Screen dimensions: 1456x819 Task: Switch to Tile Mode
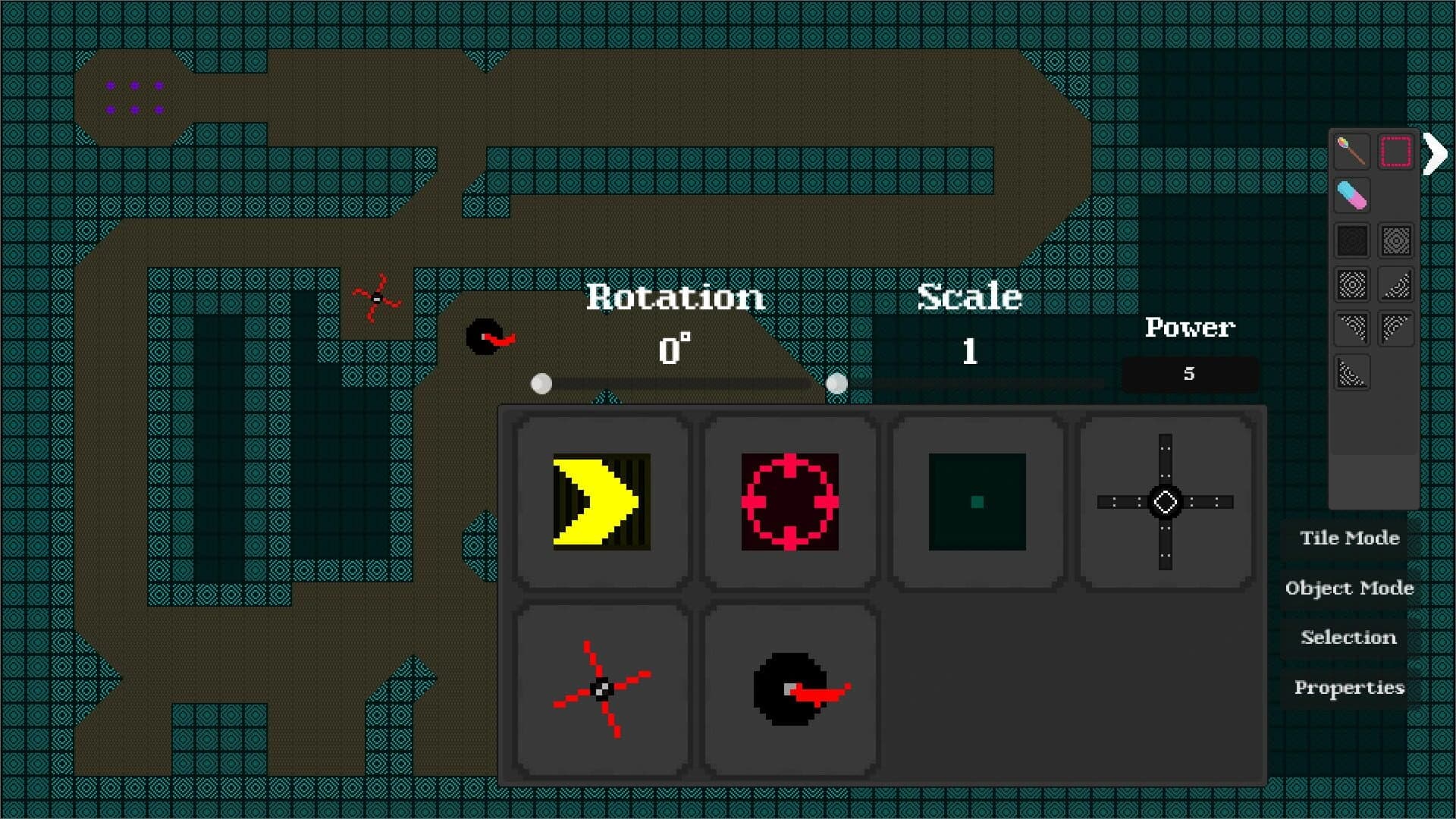(x=1349, y=538)
